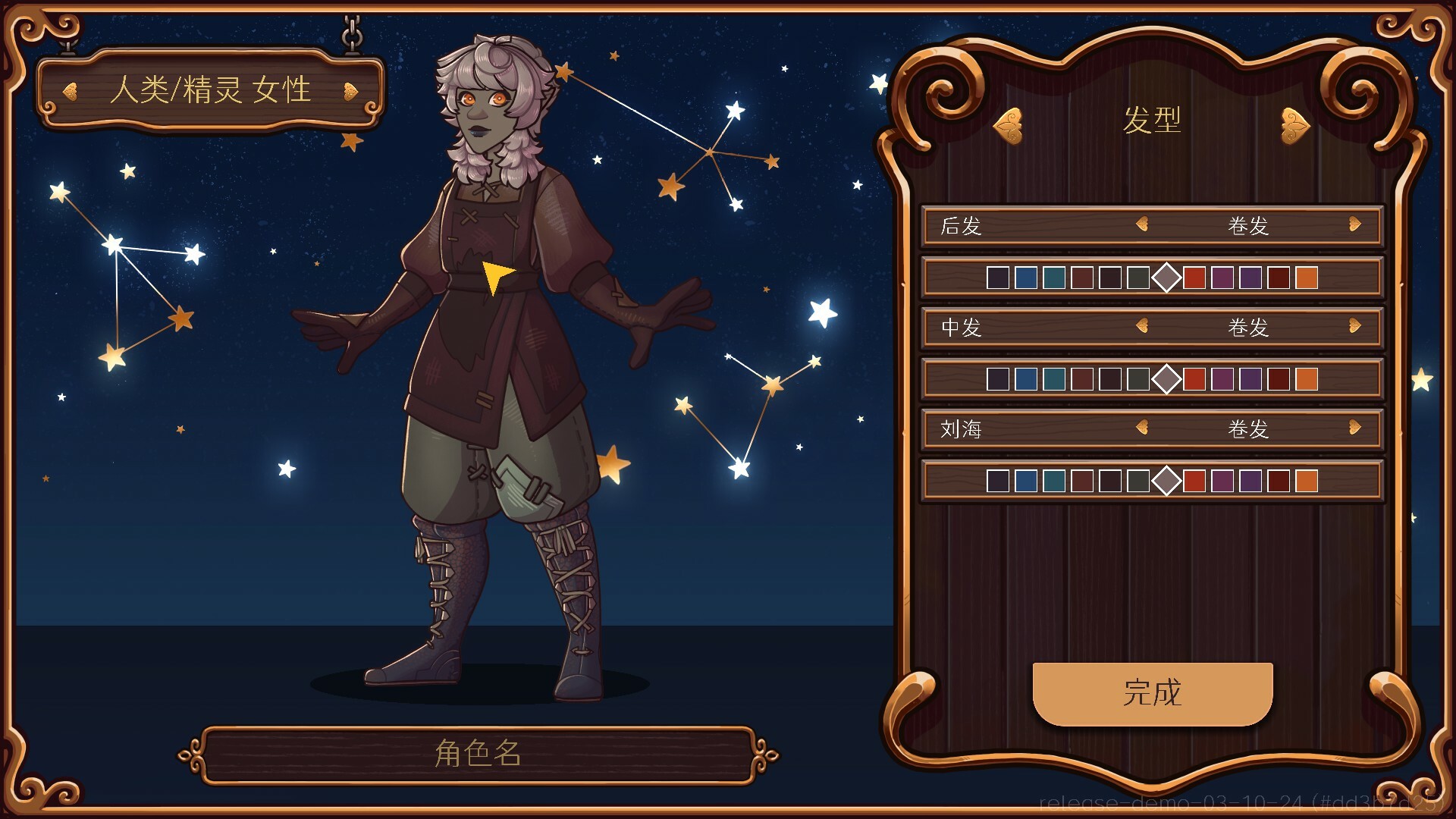The image size is (1456, 819).
Task: Step 刘海 卷发 backward using its left arrow
Action: [1141, 429]
